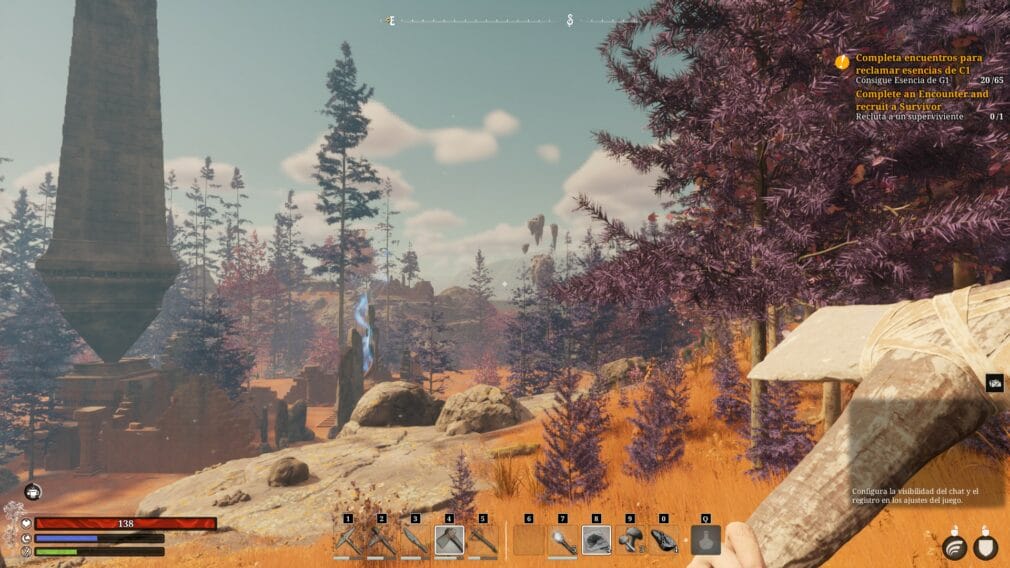Select the torch in hotbar slot 7
The width and height of the screenshot is (1010, 568).
click(563, 541)
